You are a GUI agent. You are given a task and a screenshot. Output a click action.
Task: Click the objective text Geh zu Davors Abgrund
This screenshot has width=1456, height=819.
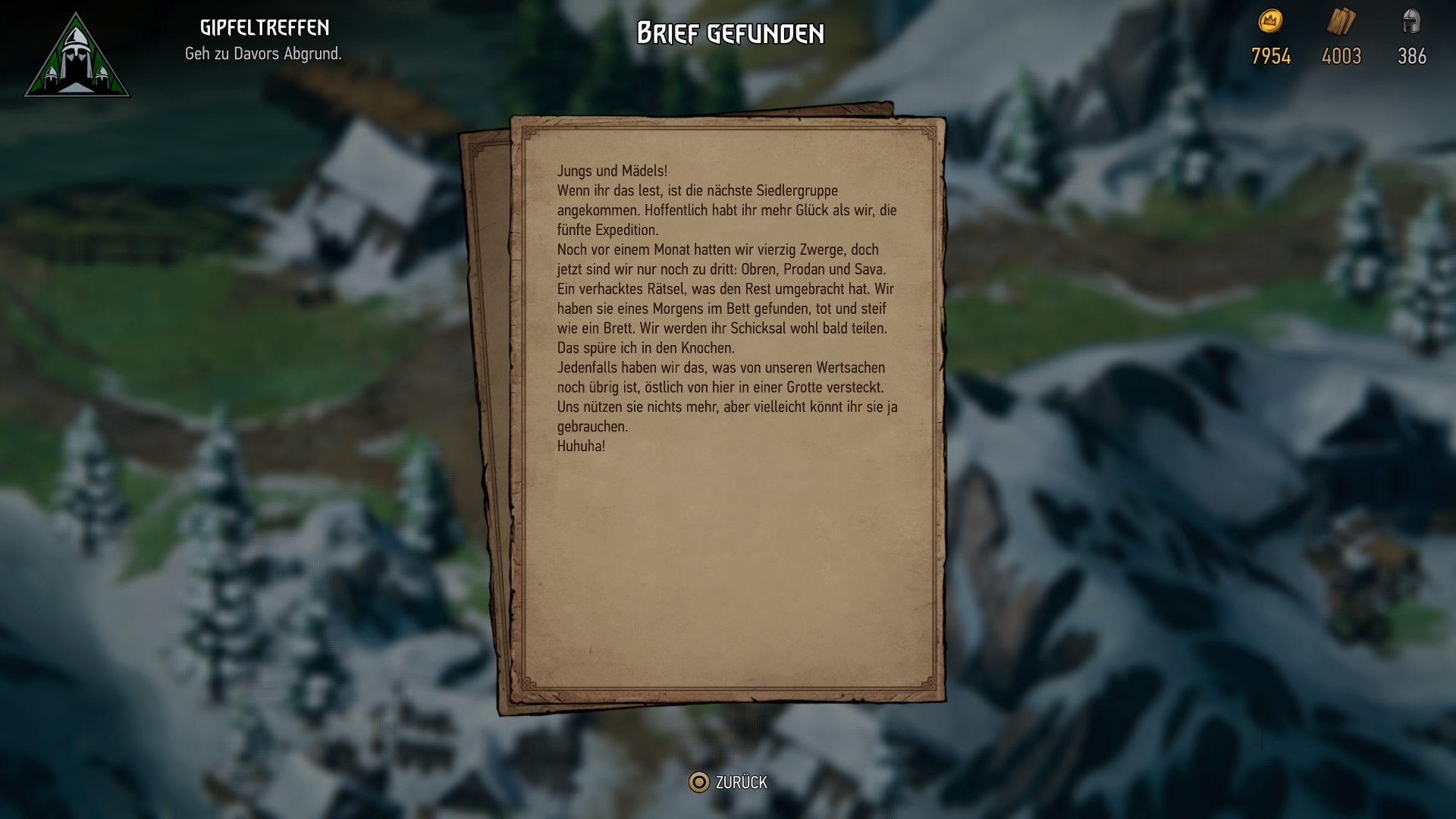click(x=264, y=54)
